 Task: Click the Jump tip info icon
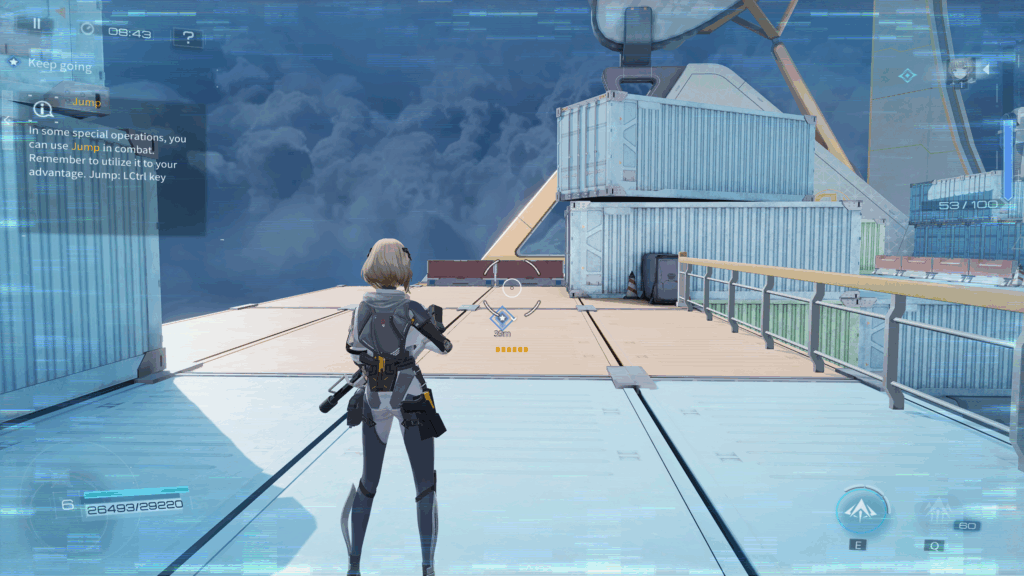click(x=42, y=108)
